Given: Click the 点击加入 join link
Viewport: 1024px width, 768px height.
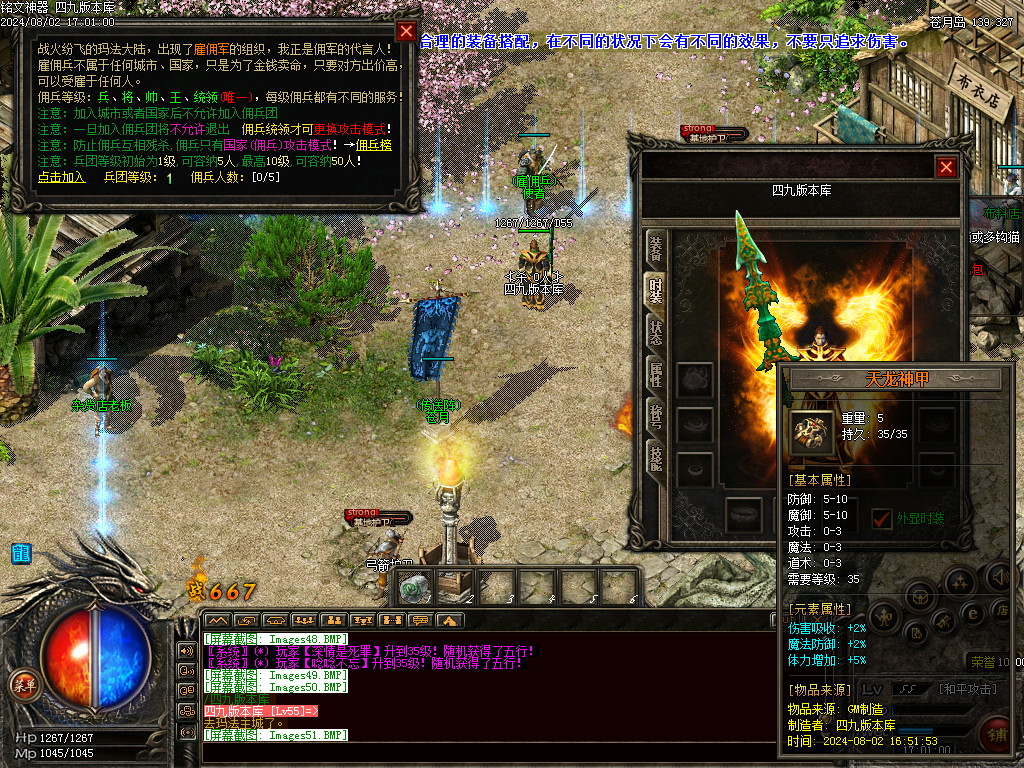Looking at the screenshot, I should tap(62, 177).
